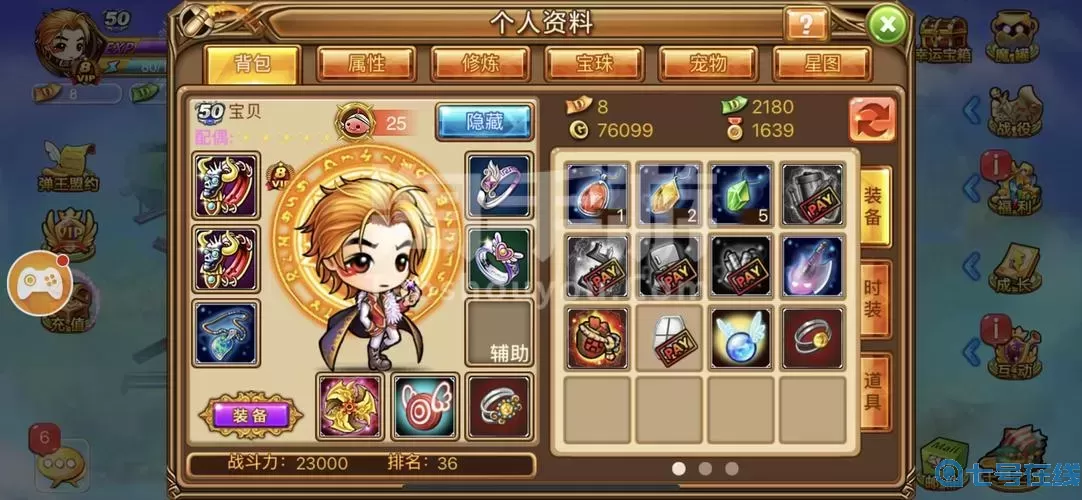The width and height of the screenshot is (1082, 500).
Task: Click the blue 隐藏 button
Action: pos(484,122)
